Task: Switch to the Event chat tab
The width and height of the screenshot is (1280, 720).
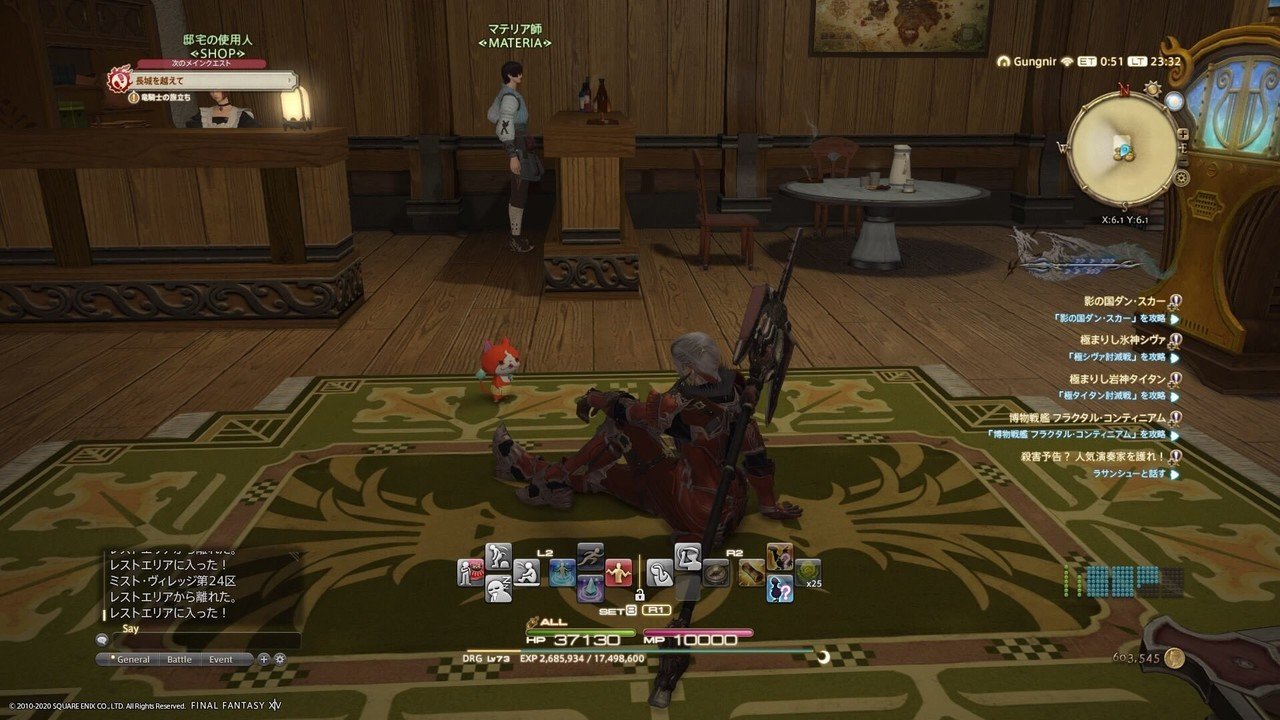Action: point(220,659)
